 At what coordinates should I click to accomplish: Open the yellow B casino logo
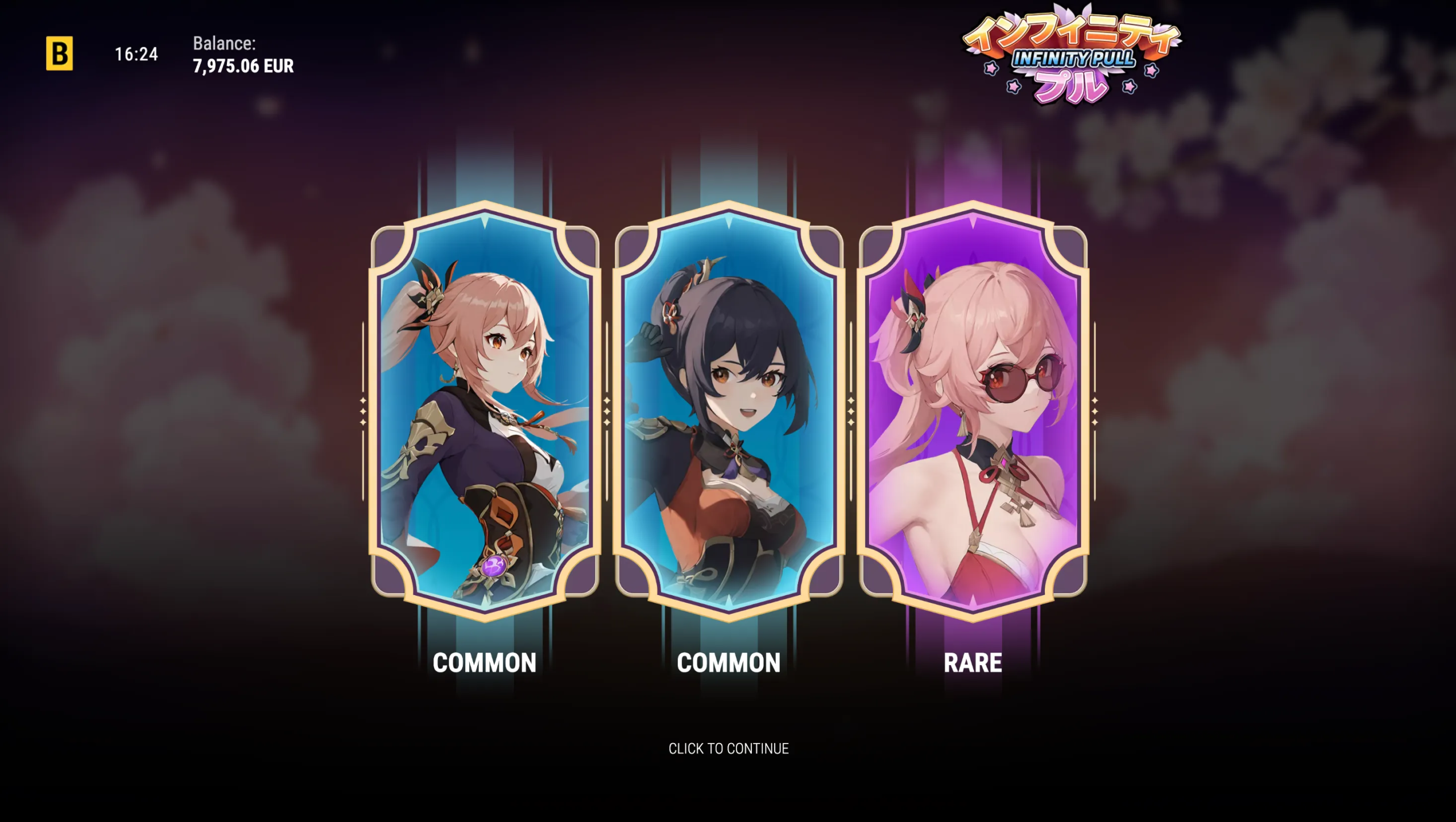click(59, 53)
